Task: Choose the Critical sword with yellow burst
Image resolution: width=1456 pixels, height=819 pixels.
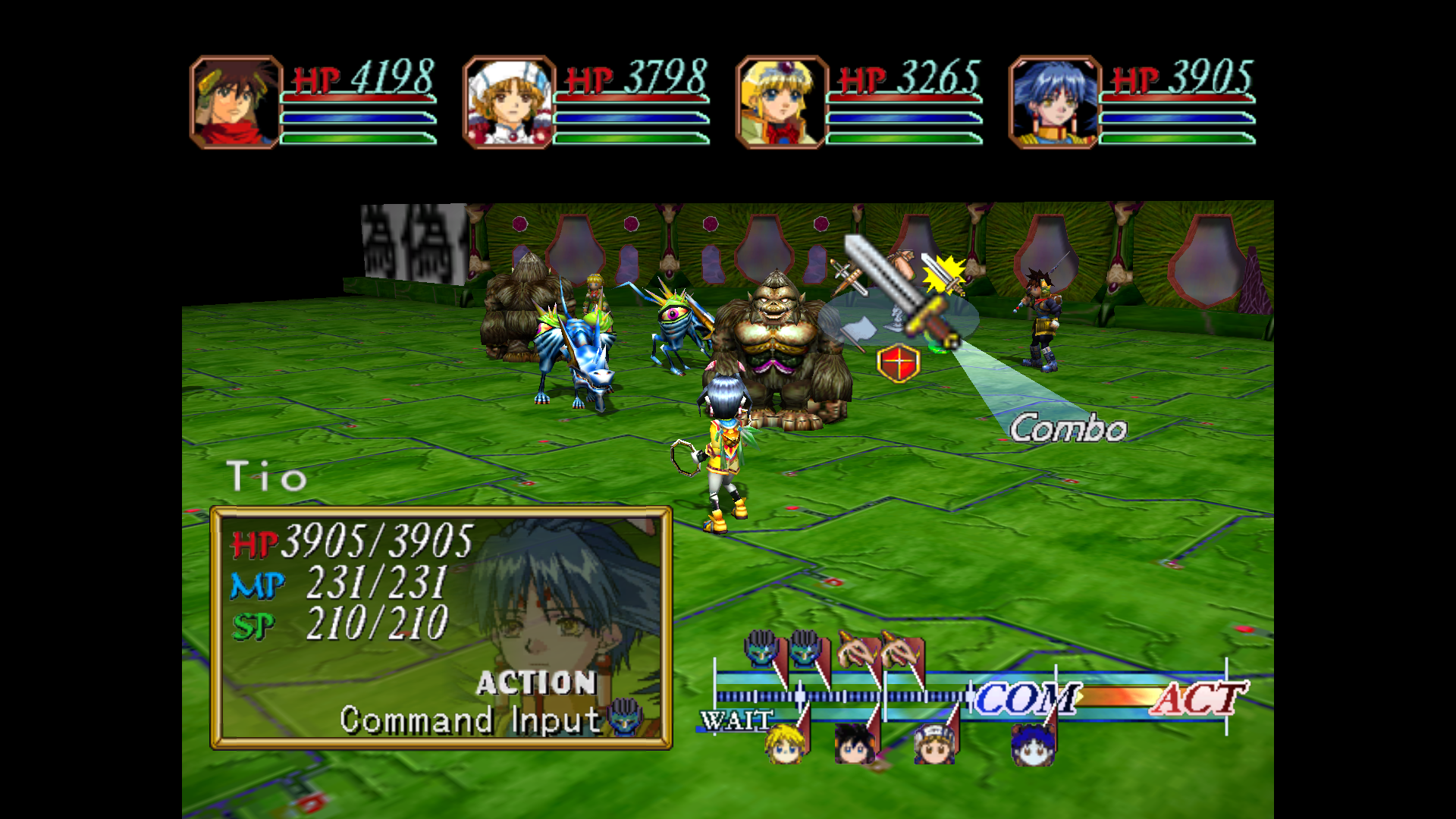Action: point(943,275)
